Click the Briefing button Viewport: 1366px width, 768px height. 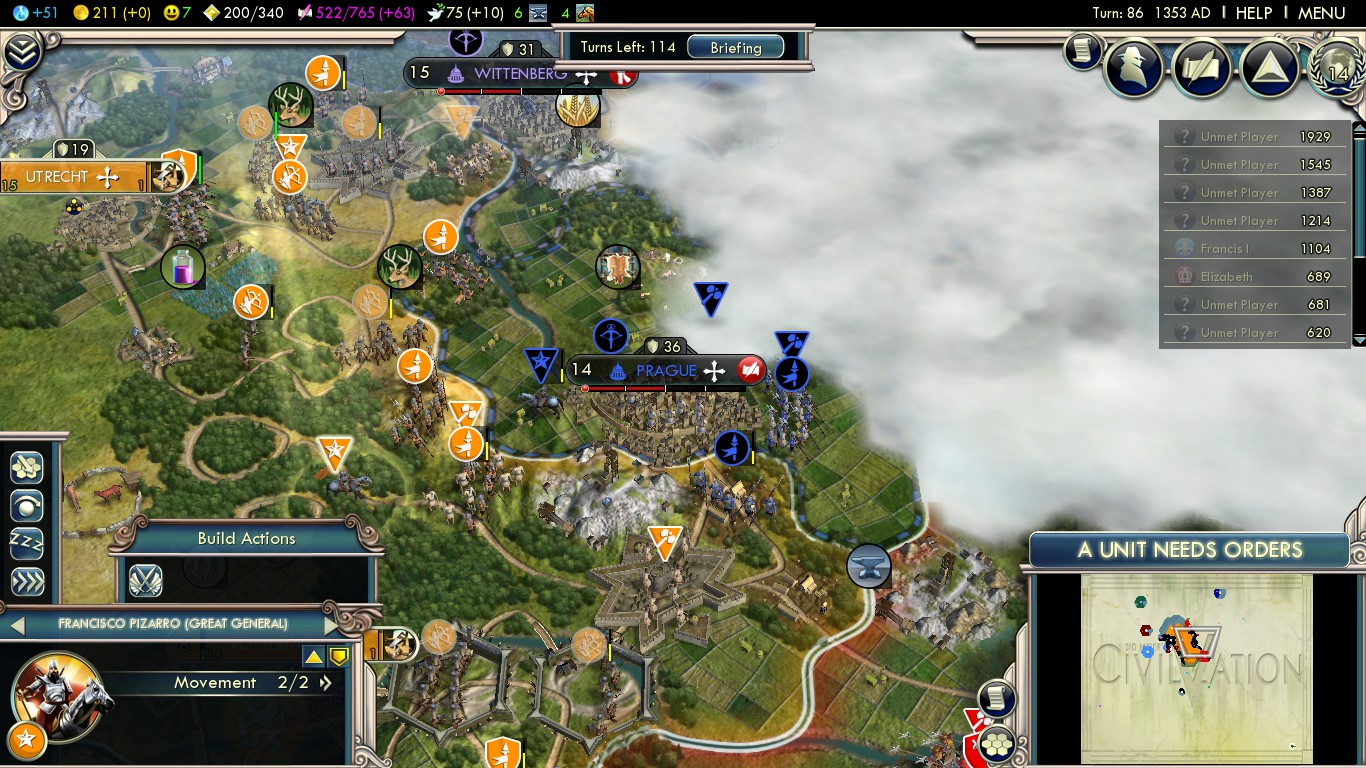(735, 47)
